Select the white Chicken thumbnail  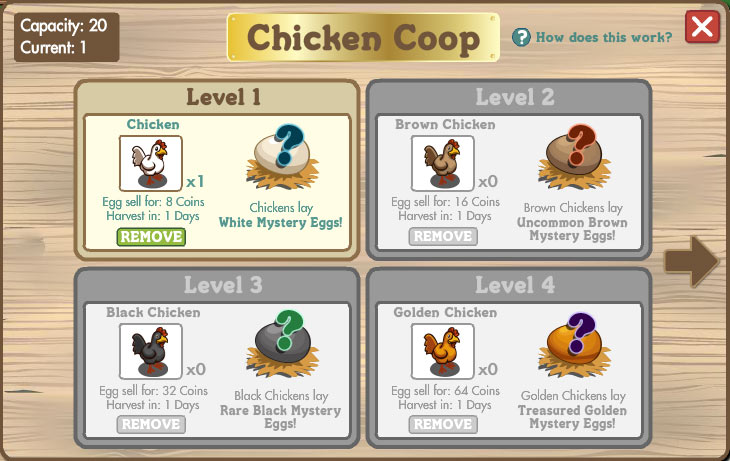pos(151,163)
